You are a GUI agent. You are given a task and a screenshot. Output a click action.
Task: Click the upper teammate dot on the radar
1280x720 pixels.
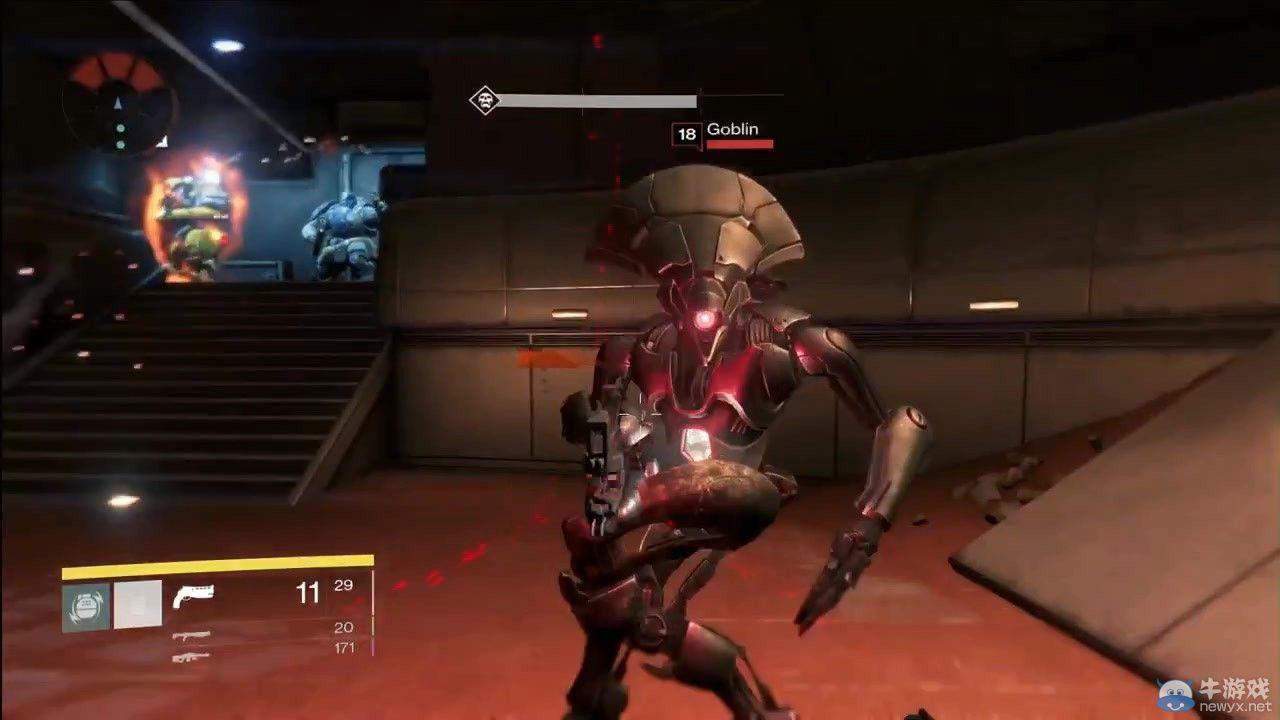pos(121,127)
